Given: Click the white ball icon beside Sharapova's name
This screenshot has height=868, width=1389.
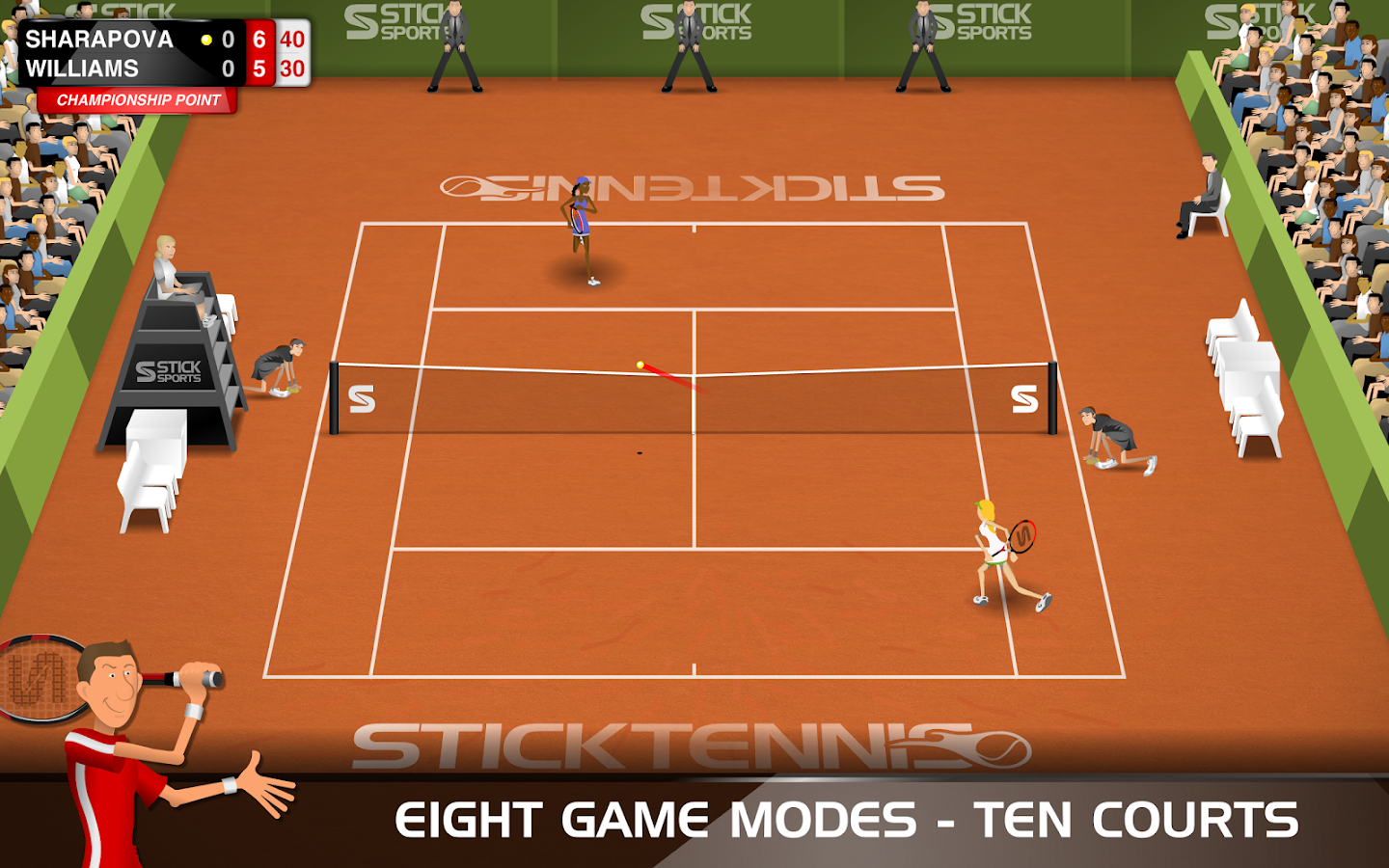Looking at the screenshot, I should (x=204, y=41).
